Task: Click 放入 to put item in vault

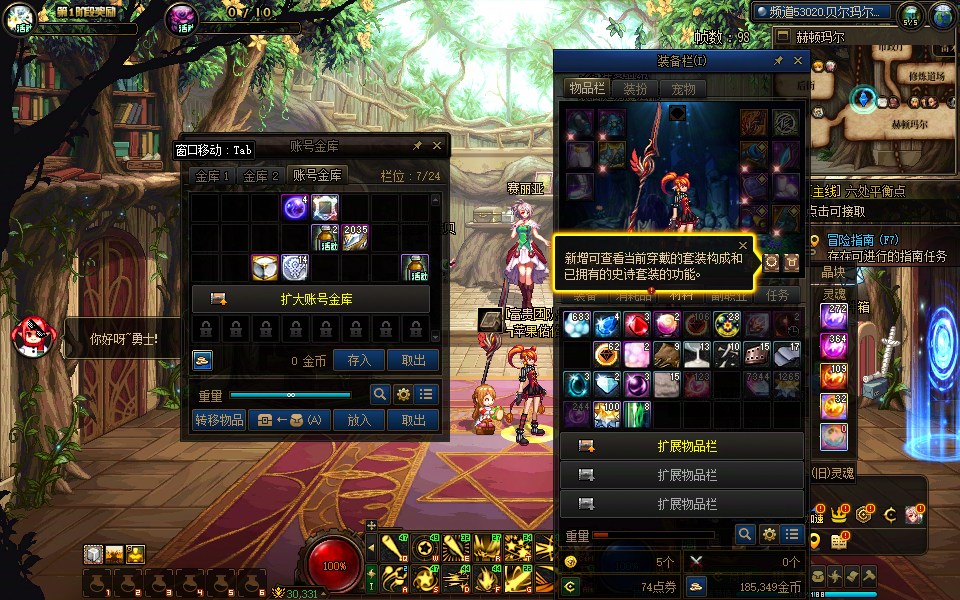Action: tap(359, 420)
